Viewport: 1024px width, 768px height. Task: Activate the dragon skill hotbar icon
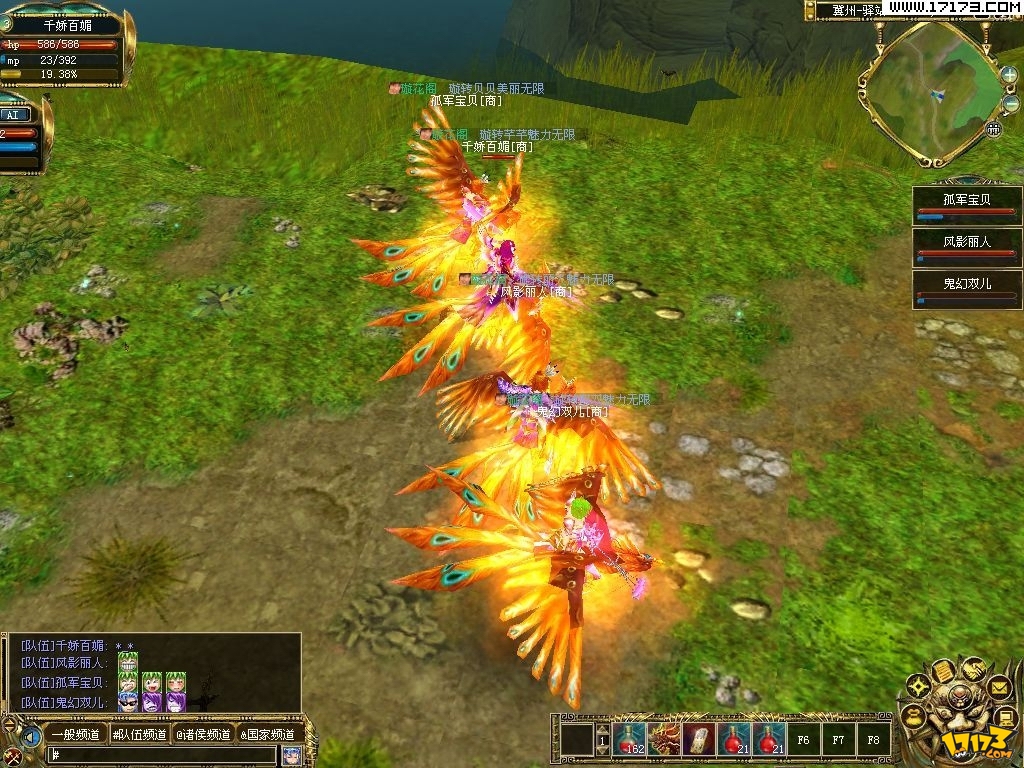pyautogui.click(x=664, y=740)
